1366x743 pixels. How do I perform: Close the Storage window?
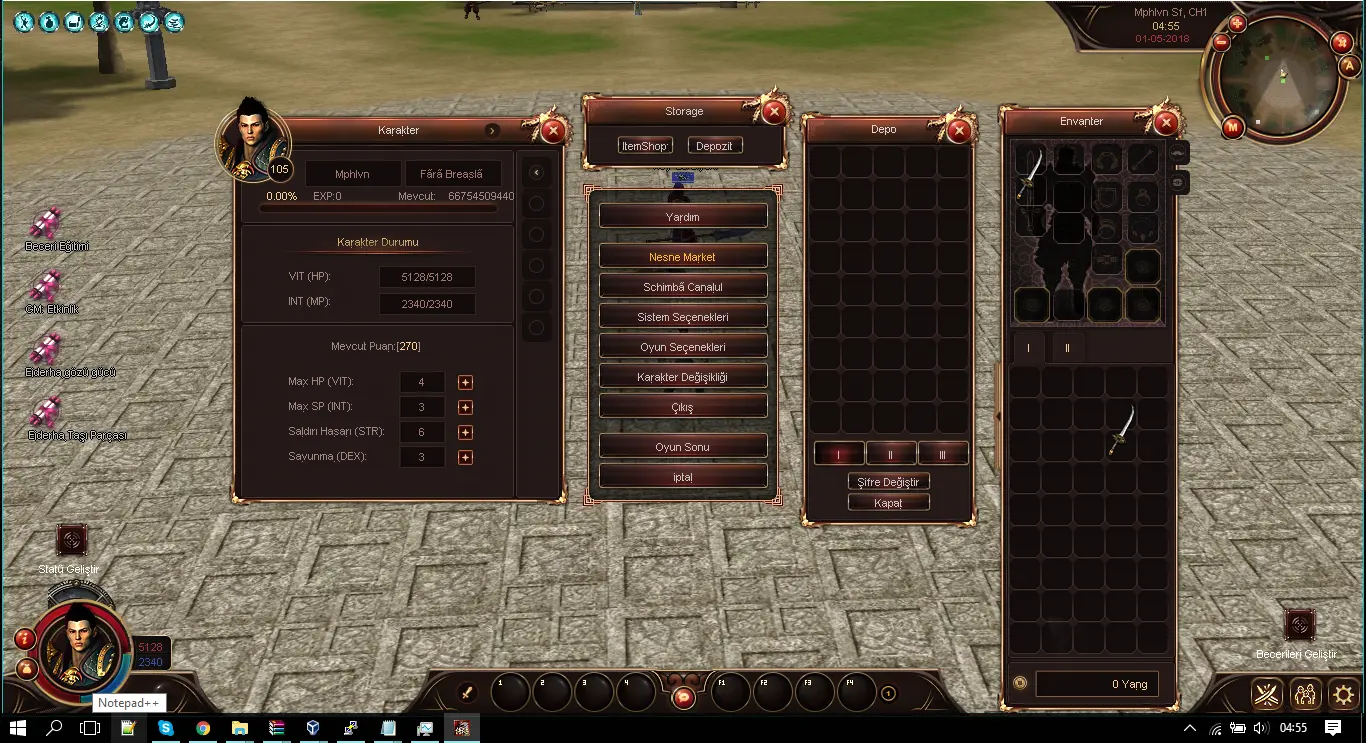pos(773,111)
